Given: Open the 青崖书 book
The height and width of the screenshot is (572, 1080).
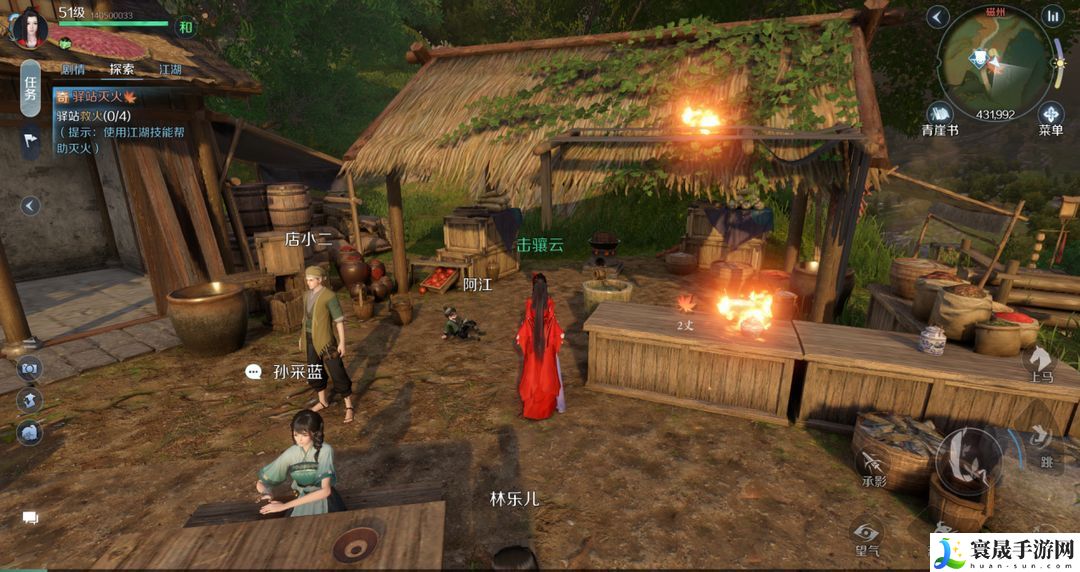Looking at the screenshot, I should (x=940, y=116).
